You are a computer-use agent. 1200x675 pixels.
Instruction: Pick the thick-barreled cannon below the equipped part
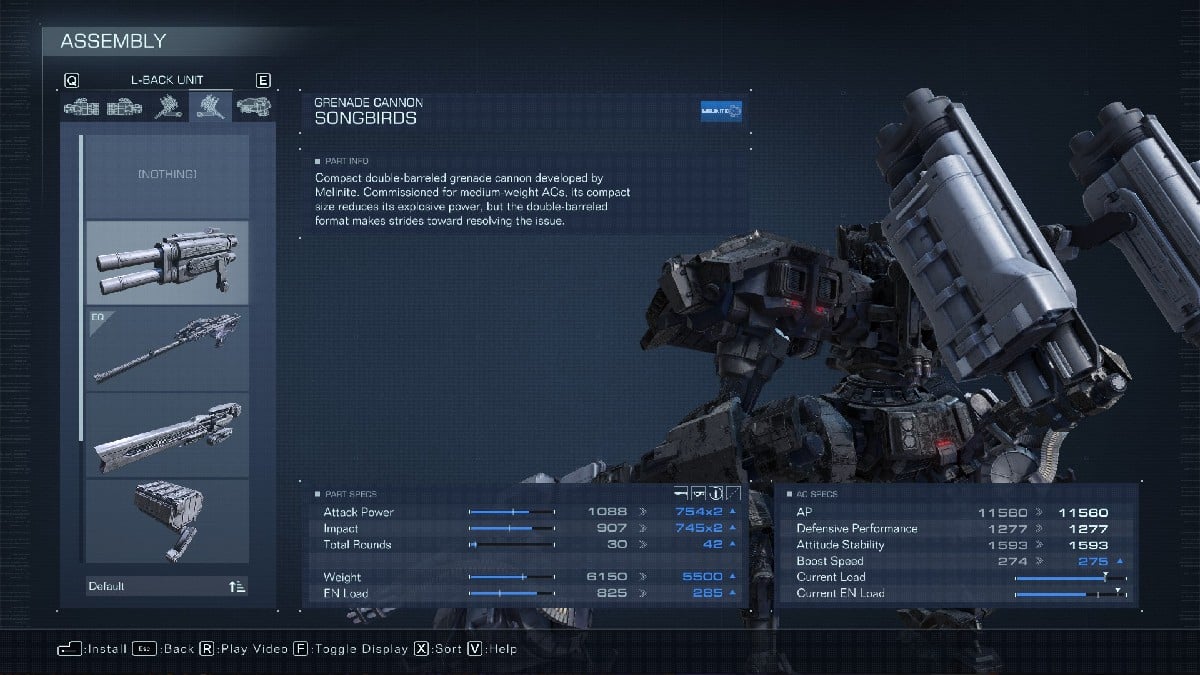(x=167, y=434)
